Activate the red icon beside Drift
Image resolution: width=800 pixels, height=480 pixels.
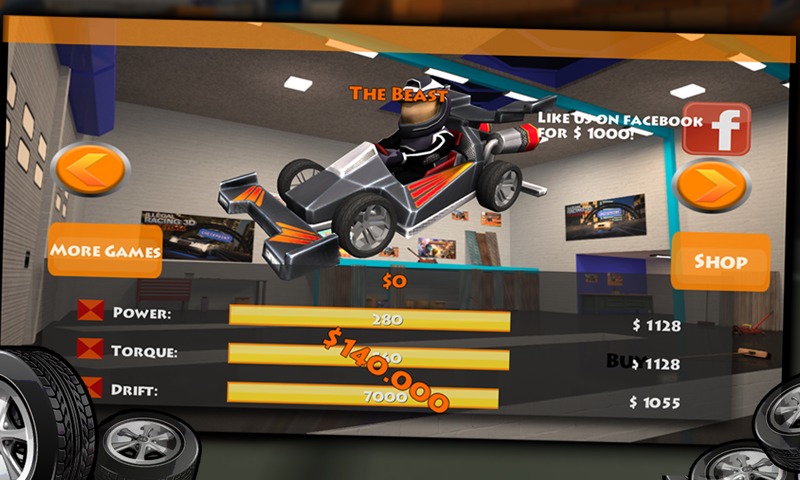[90, 386]
